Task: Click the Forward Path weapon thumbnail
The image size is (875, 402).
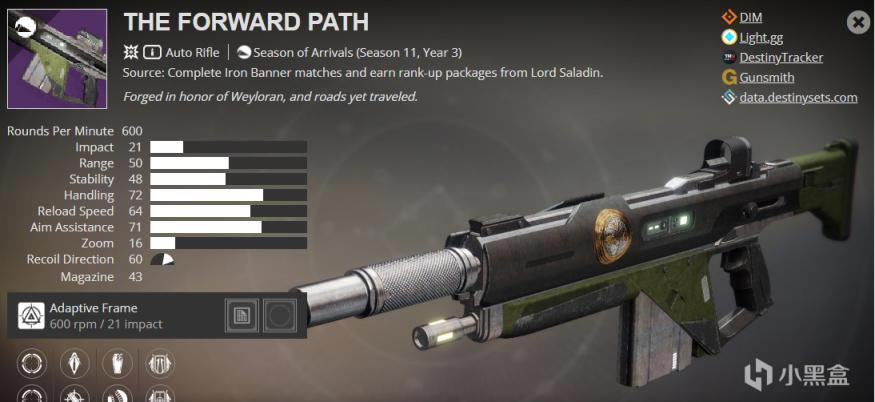Action: (57, 59)
